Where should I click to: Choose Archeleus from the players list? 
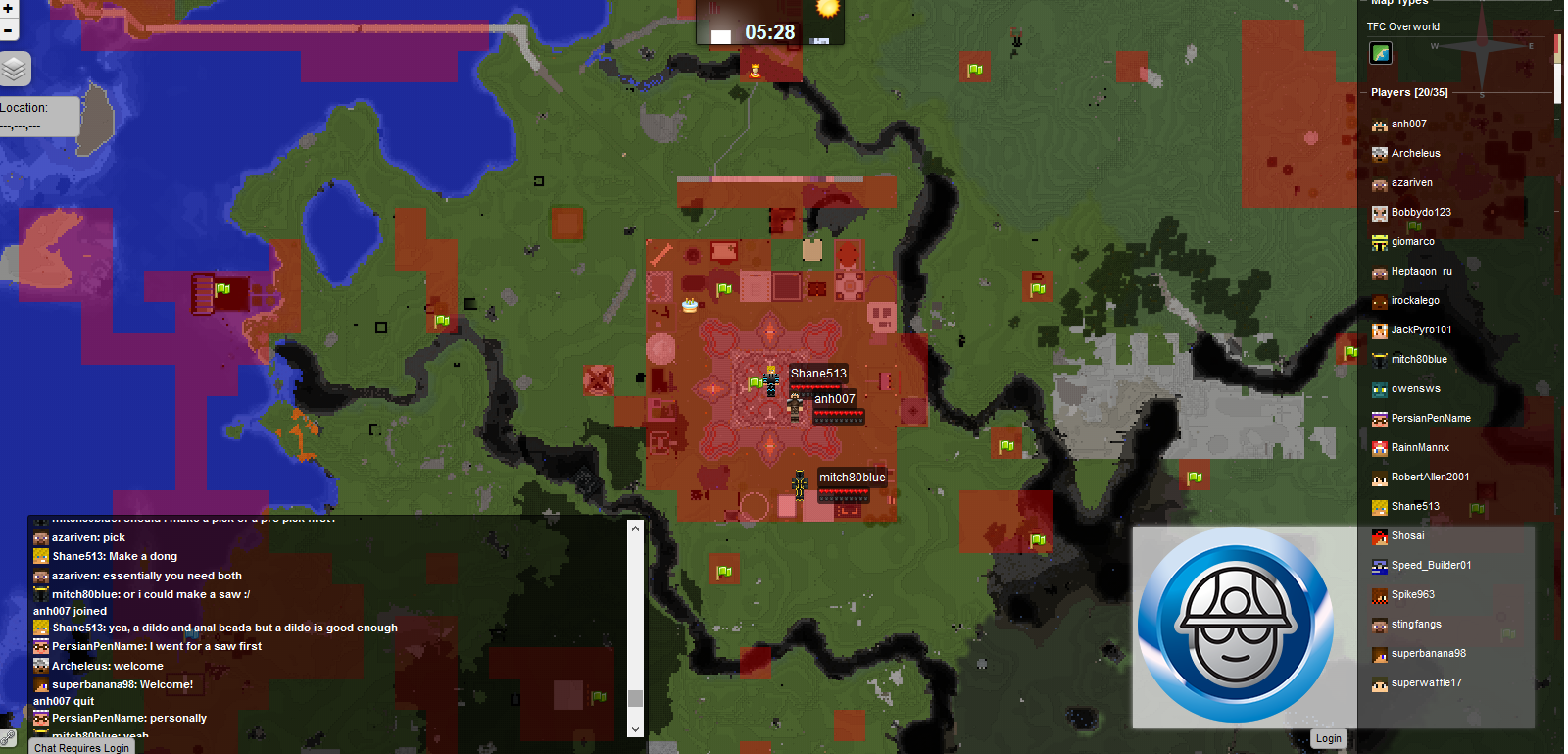pos(1415,154)
